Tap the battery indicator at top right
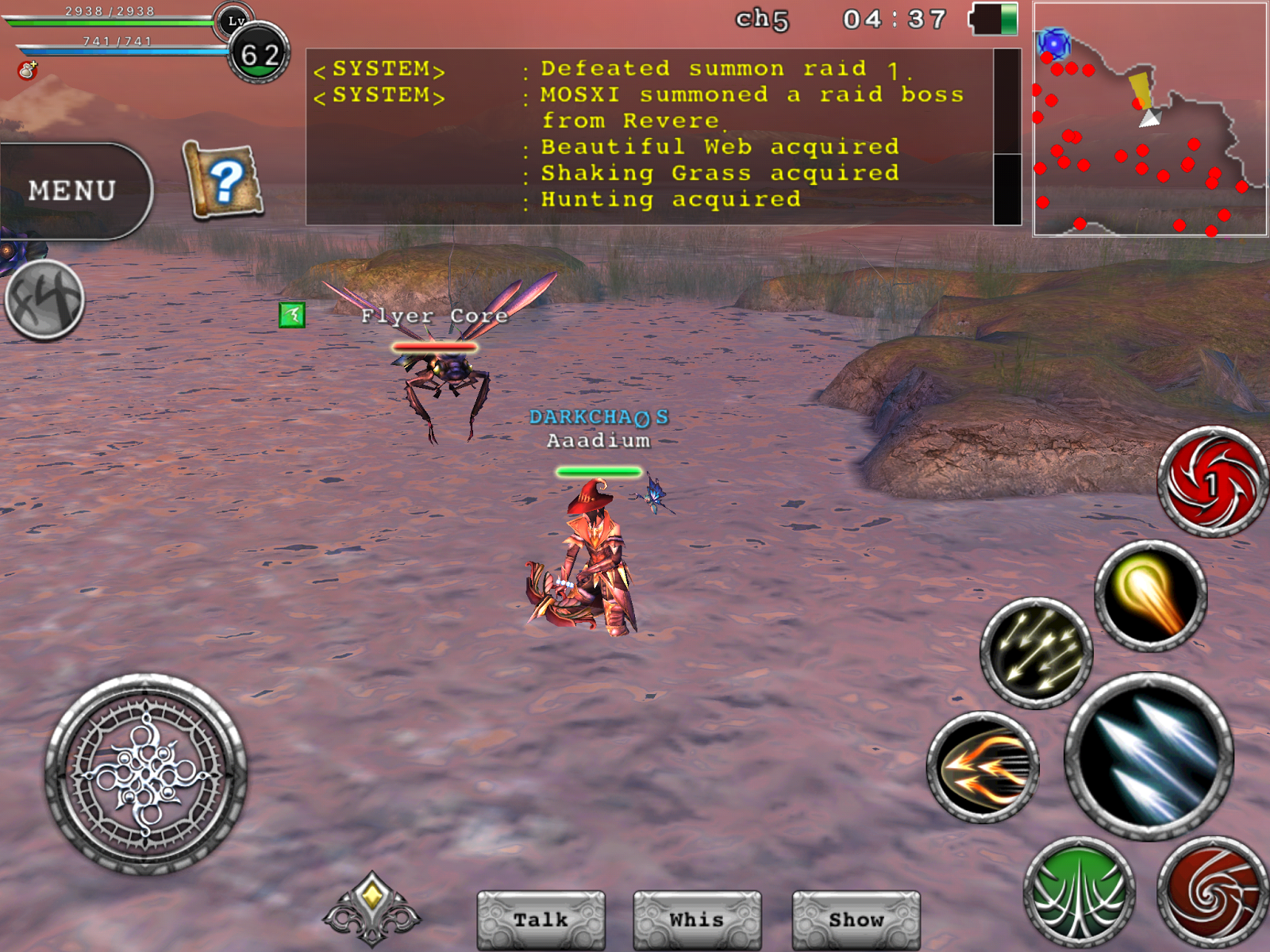The height and width of the screenshot is (952, 1270). 994,21
